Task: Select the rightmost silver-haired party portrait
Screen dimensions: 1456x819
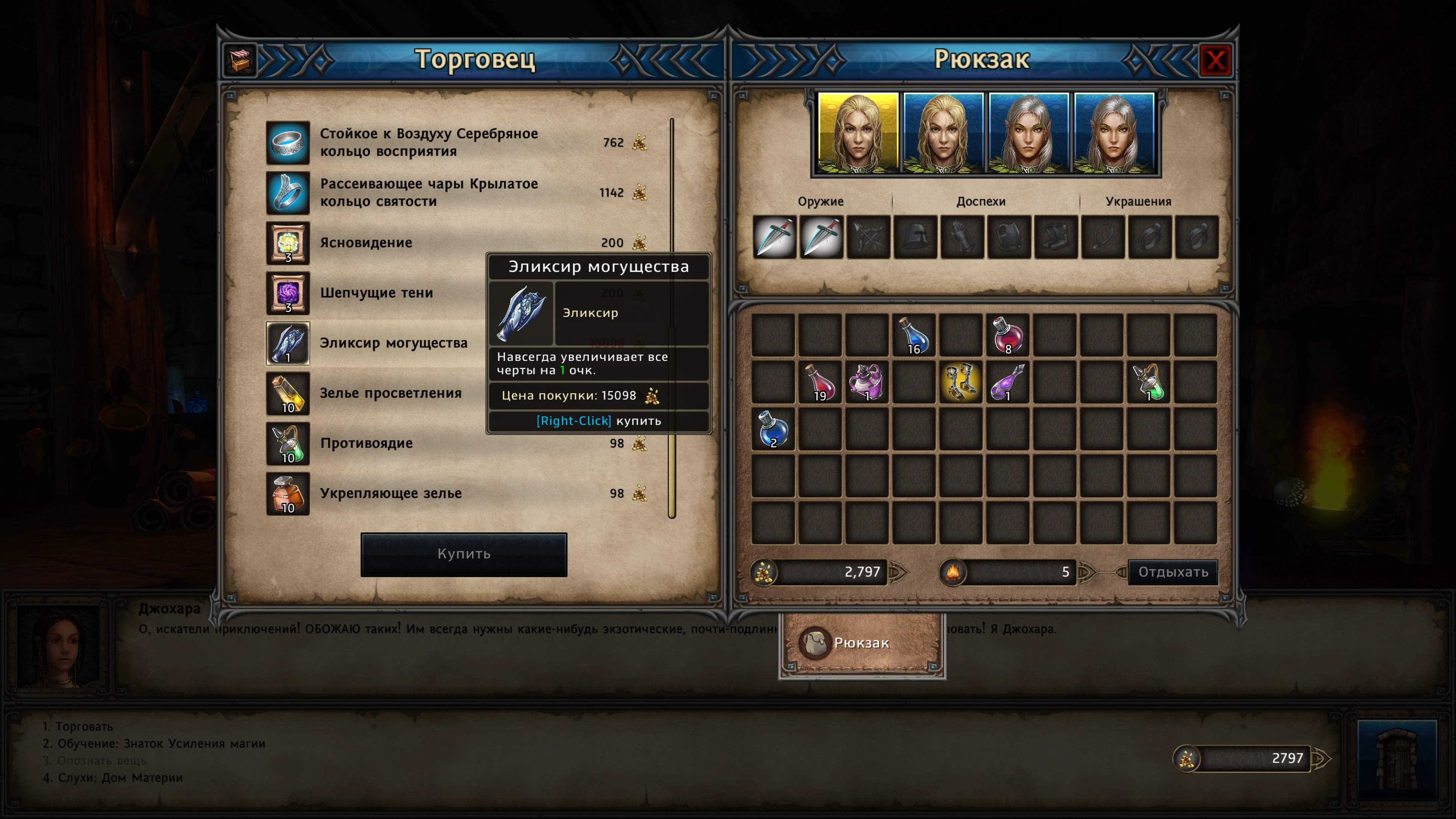Action: (1114, 133)
